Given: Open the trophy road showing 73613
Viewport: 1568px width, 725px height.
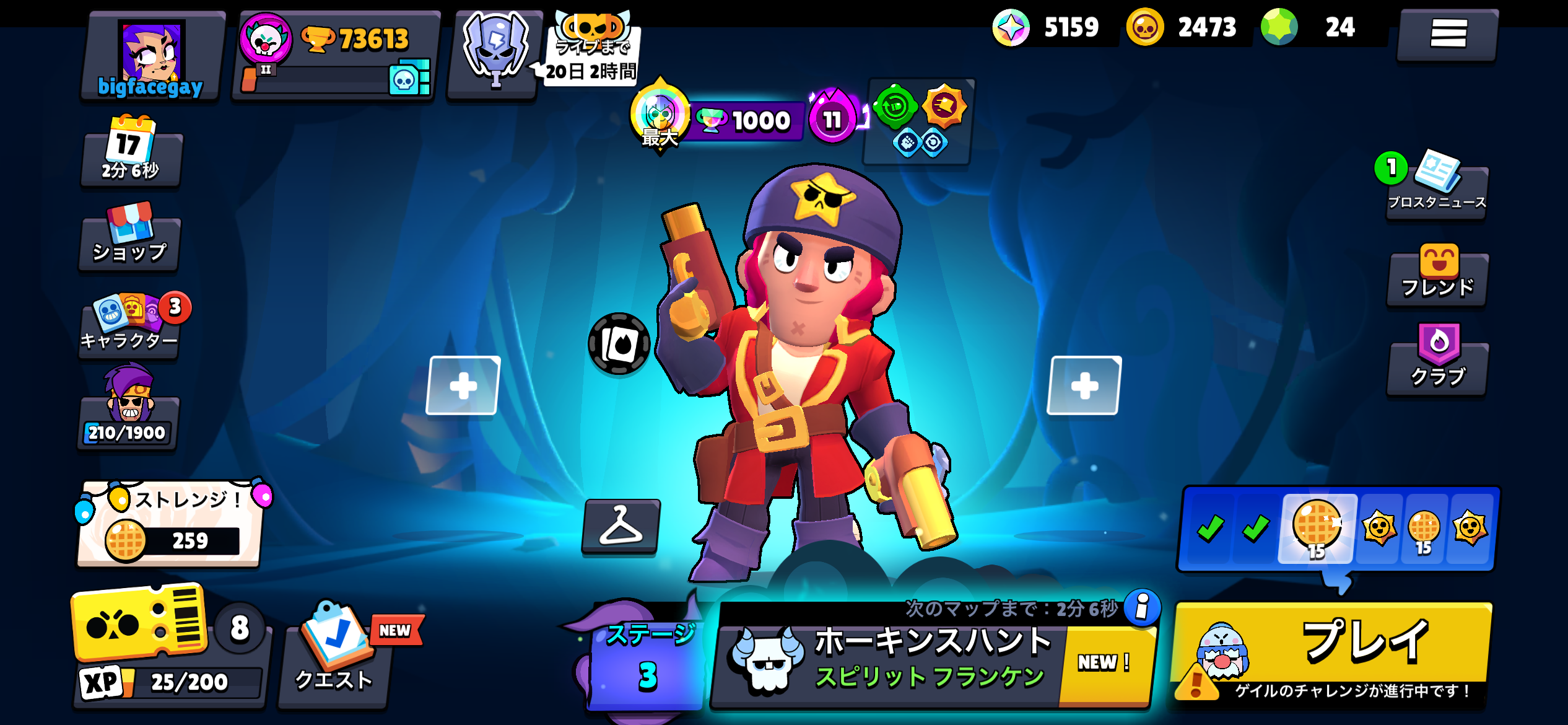Looking at the screenshot, I should 336,56.
